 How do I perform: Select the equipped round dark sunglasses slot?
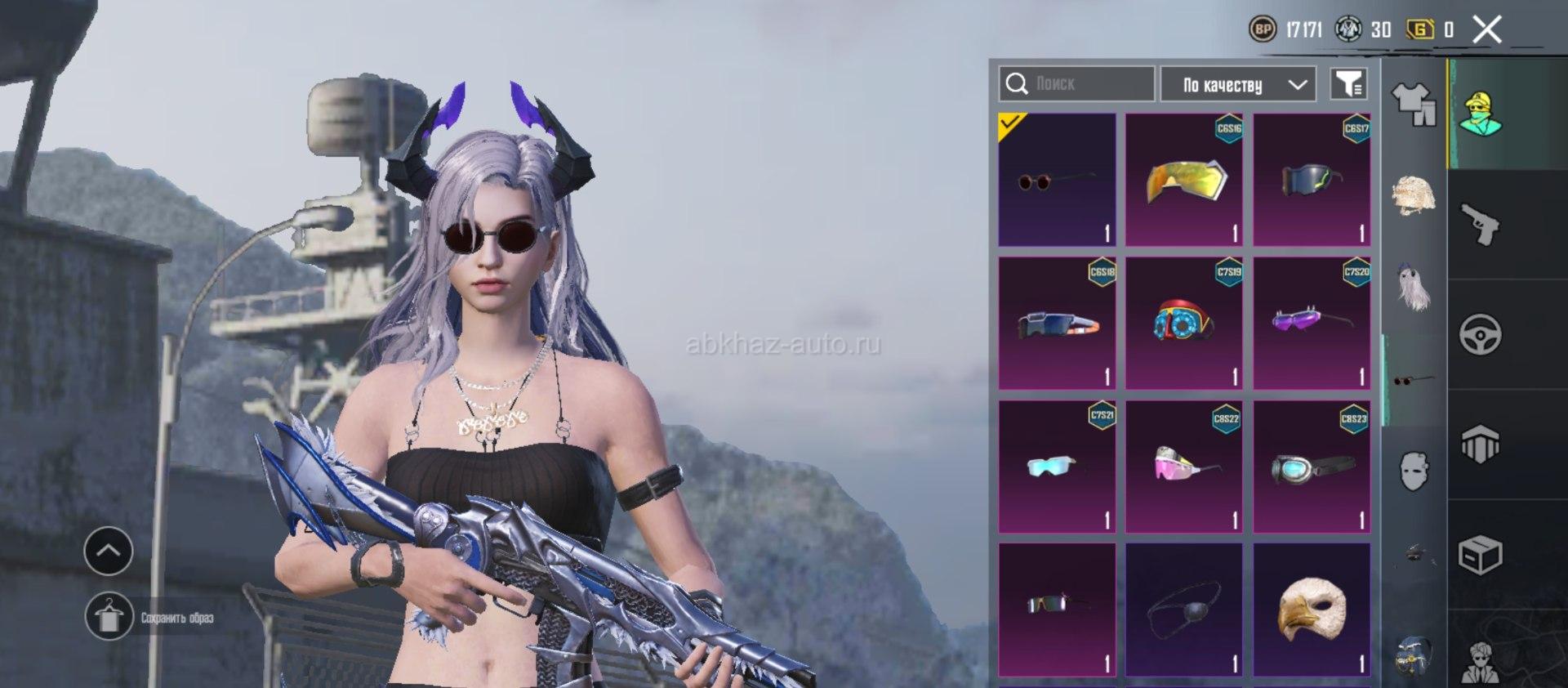(x=1057, y=180)
